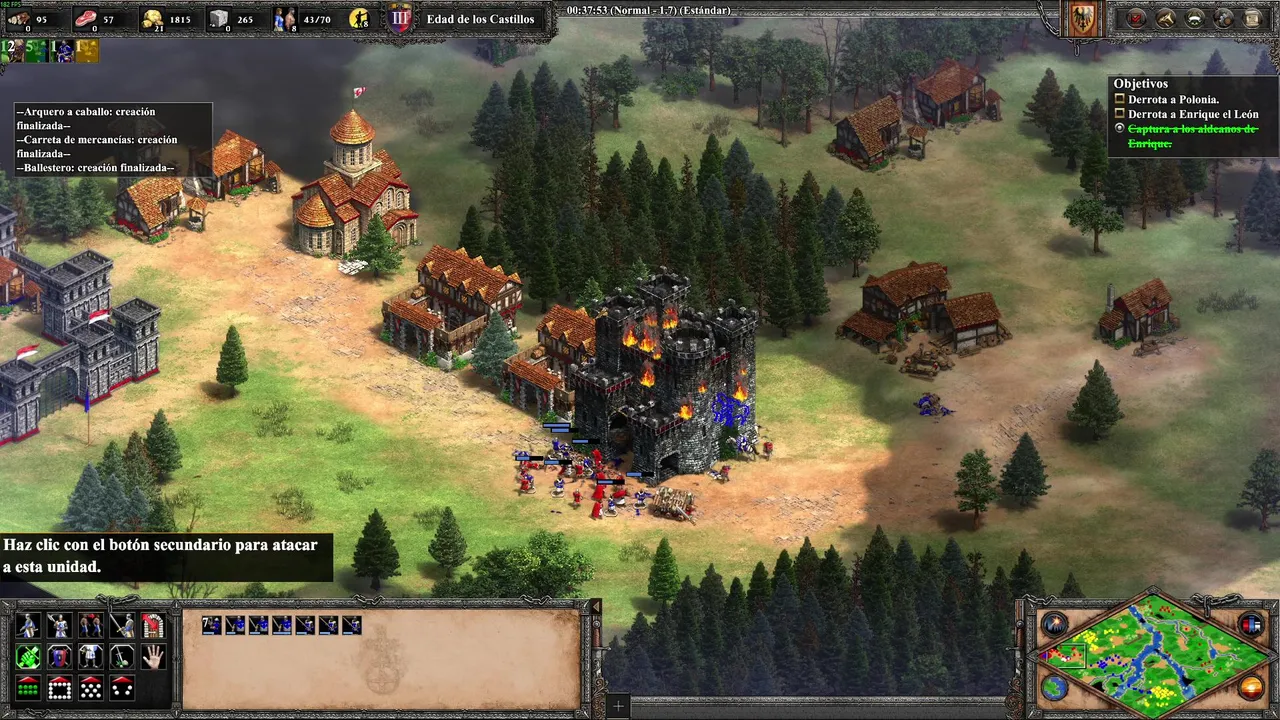
Task: Open the main menu scroll button
Action: pos(1252,18)
